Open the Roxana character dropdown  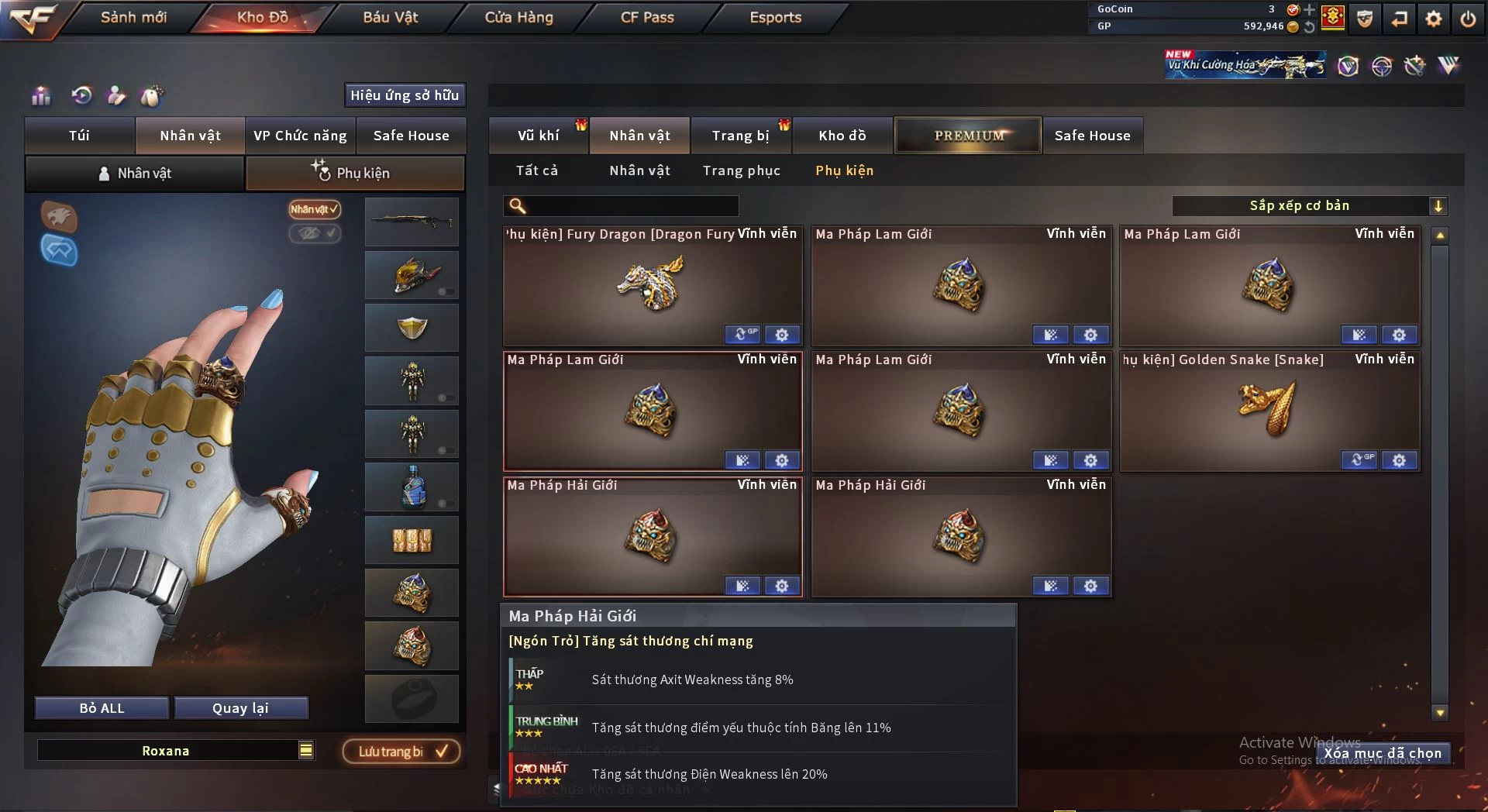(306, 750)
